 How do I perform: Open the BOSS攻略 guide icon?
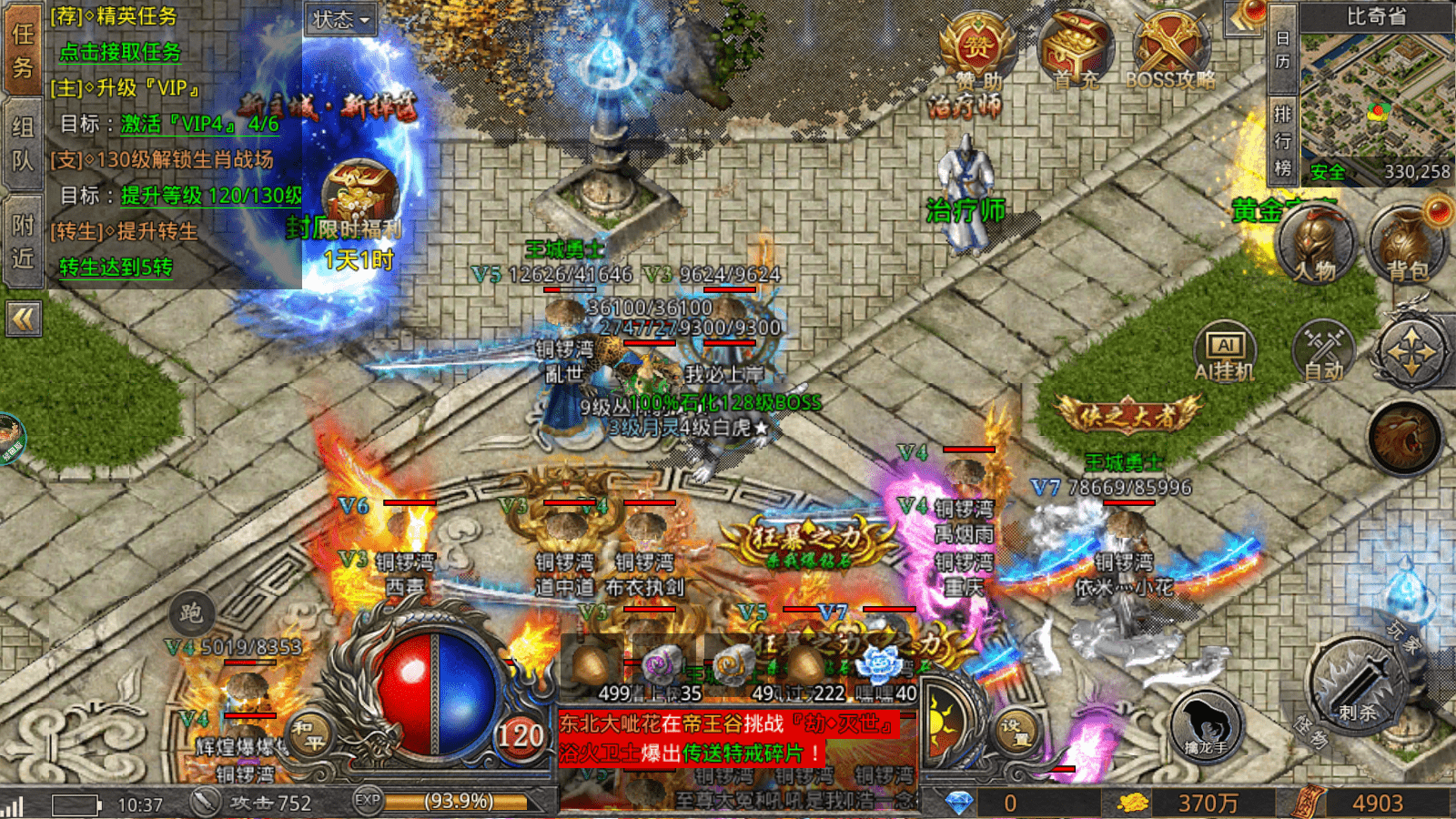(1170, 50)
